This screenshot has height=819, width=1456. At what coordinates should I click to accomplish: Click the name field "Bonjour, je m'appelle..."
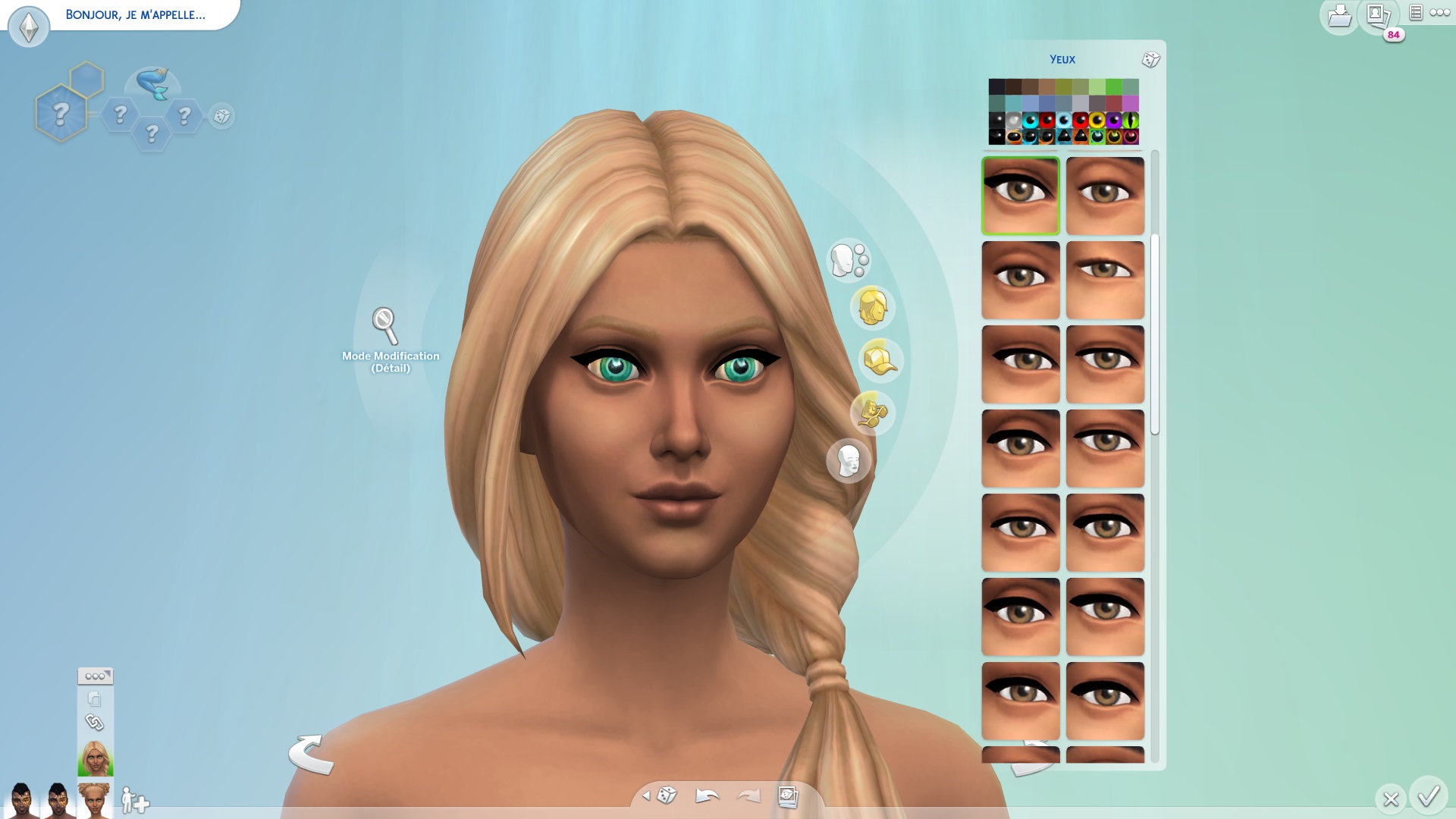coord(135,15)
